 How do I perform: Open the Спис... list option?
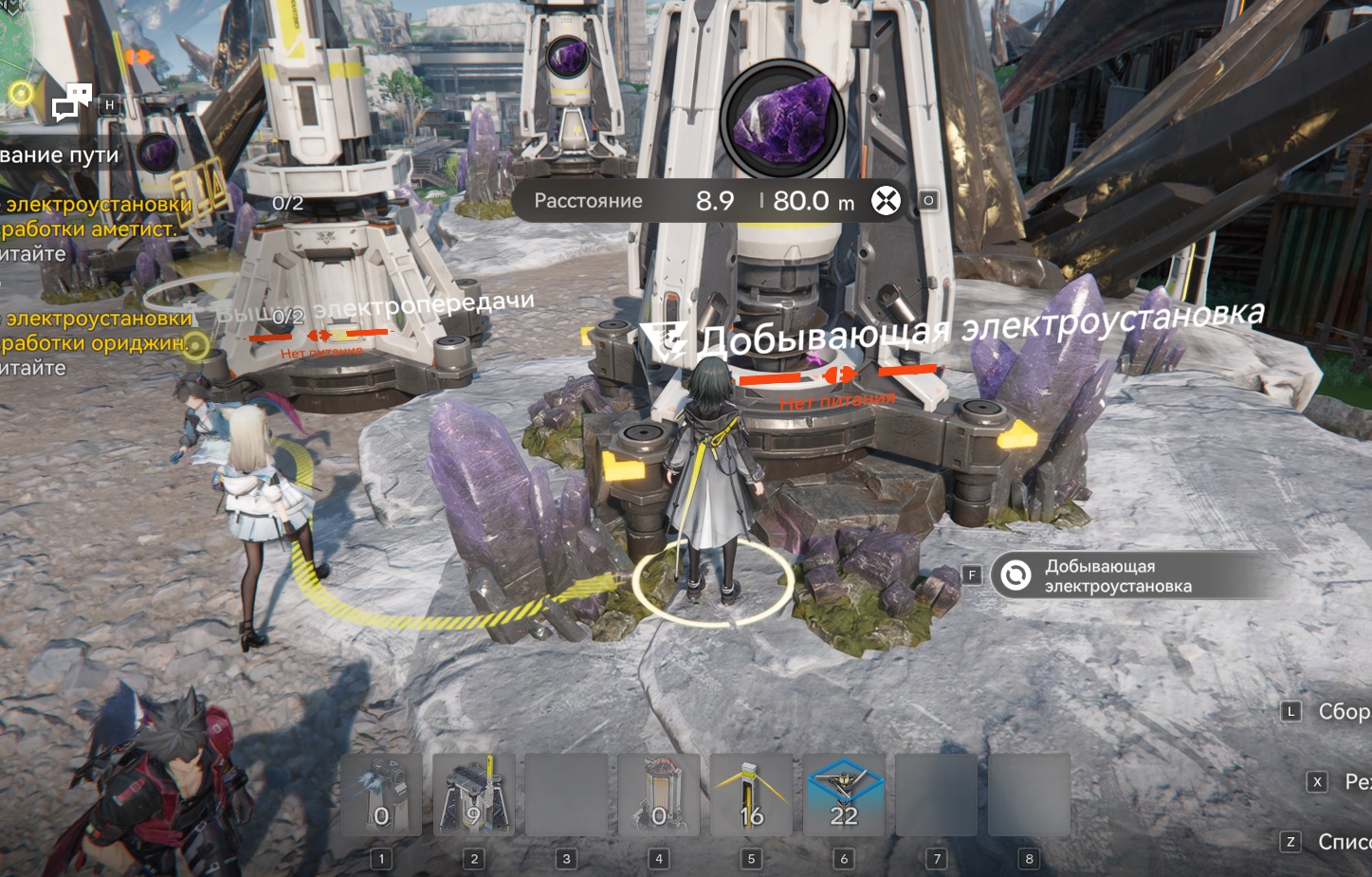pos(1342,841)
